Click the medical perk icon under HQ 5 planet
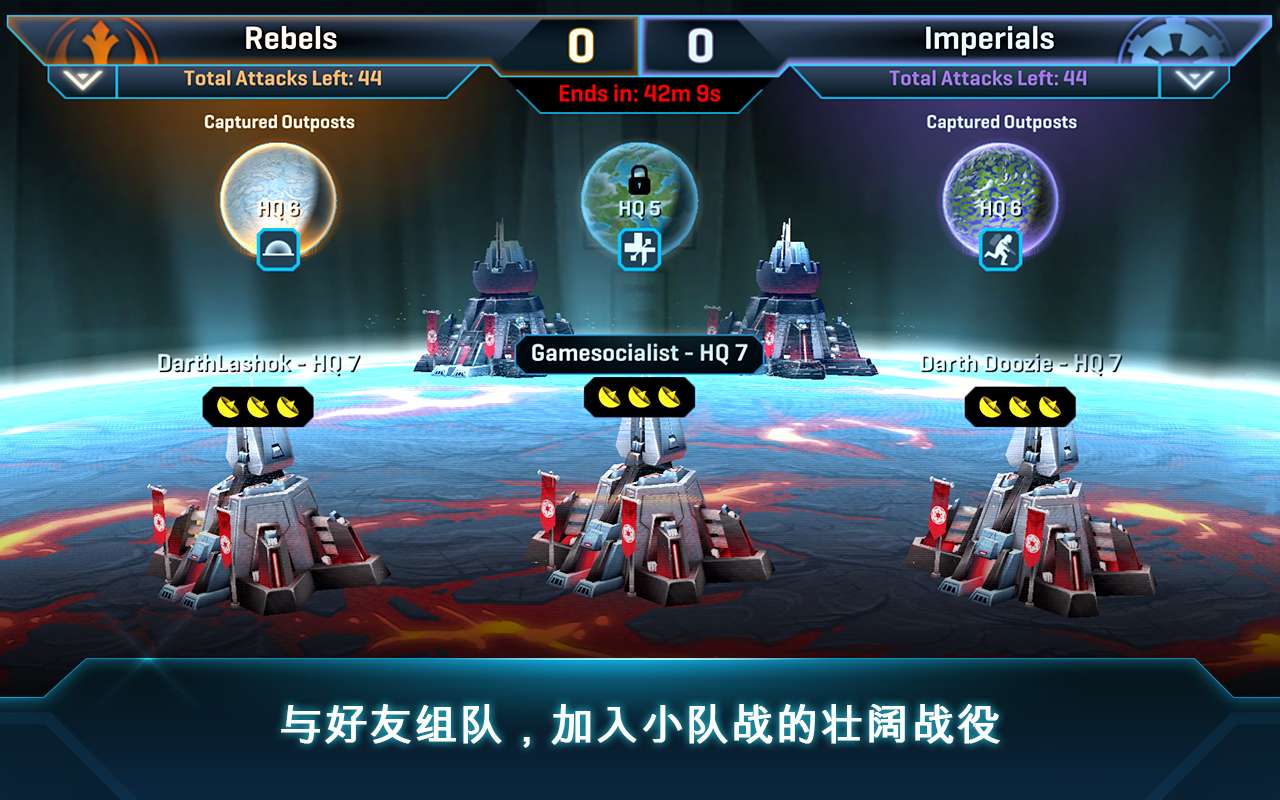Viewport: 1280px width, 800px height. [x=640, y=251]
